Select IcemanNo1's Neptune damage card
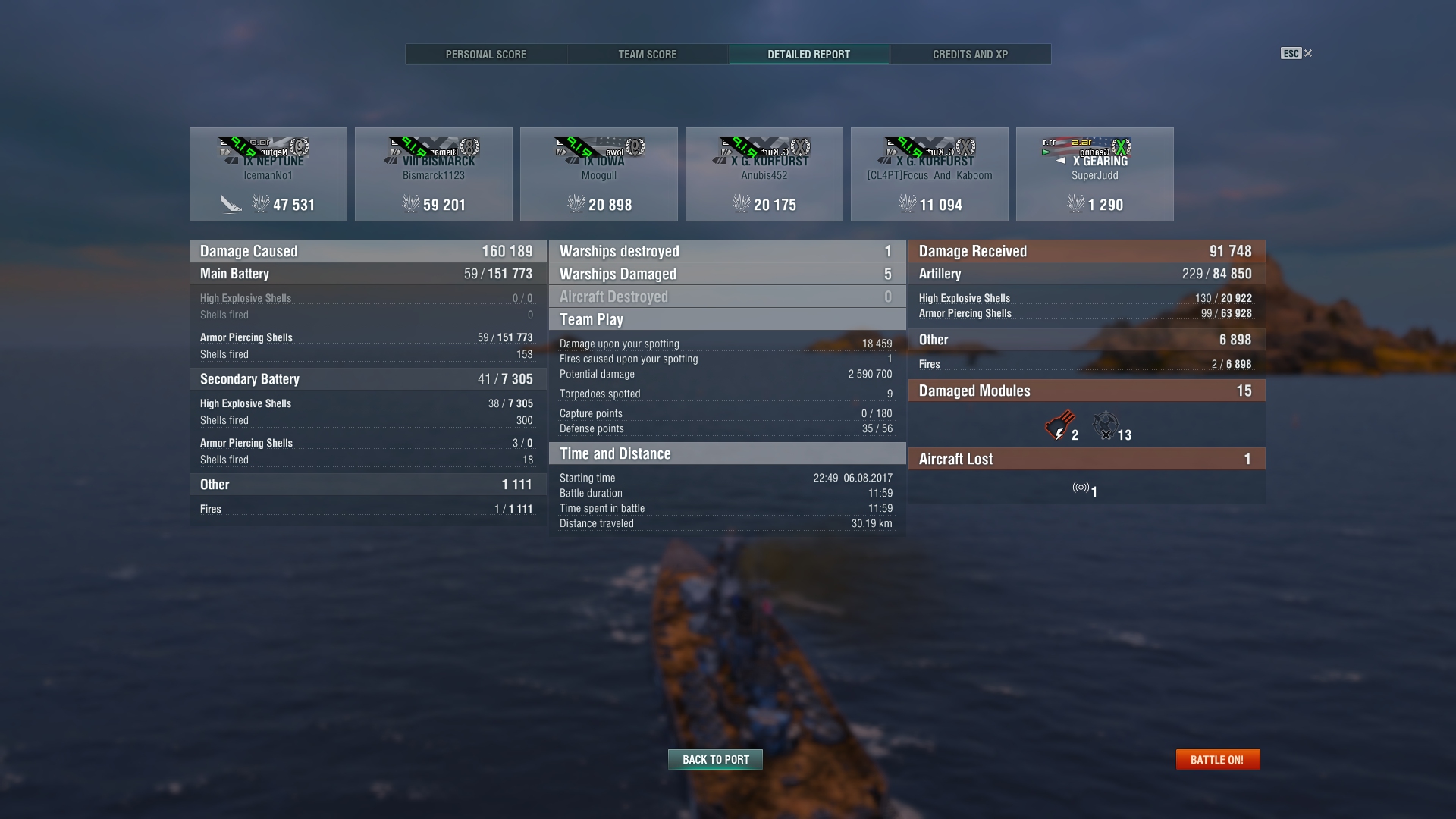Screen dimensions: 1456x819 pos(268,174)
